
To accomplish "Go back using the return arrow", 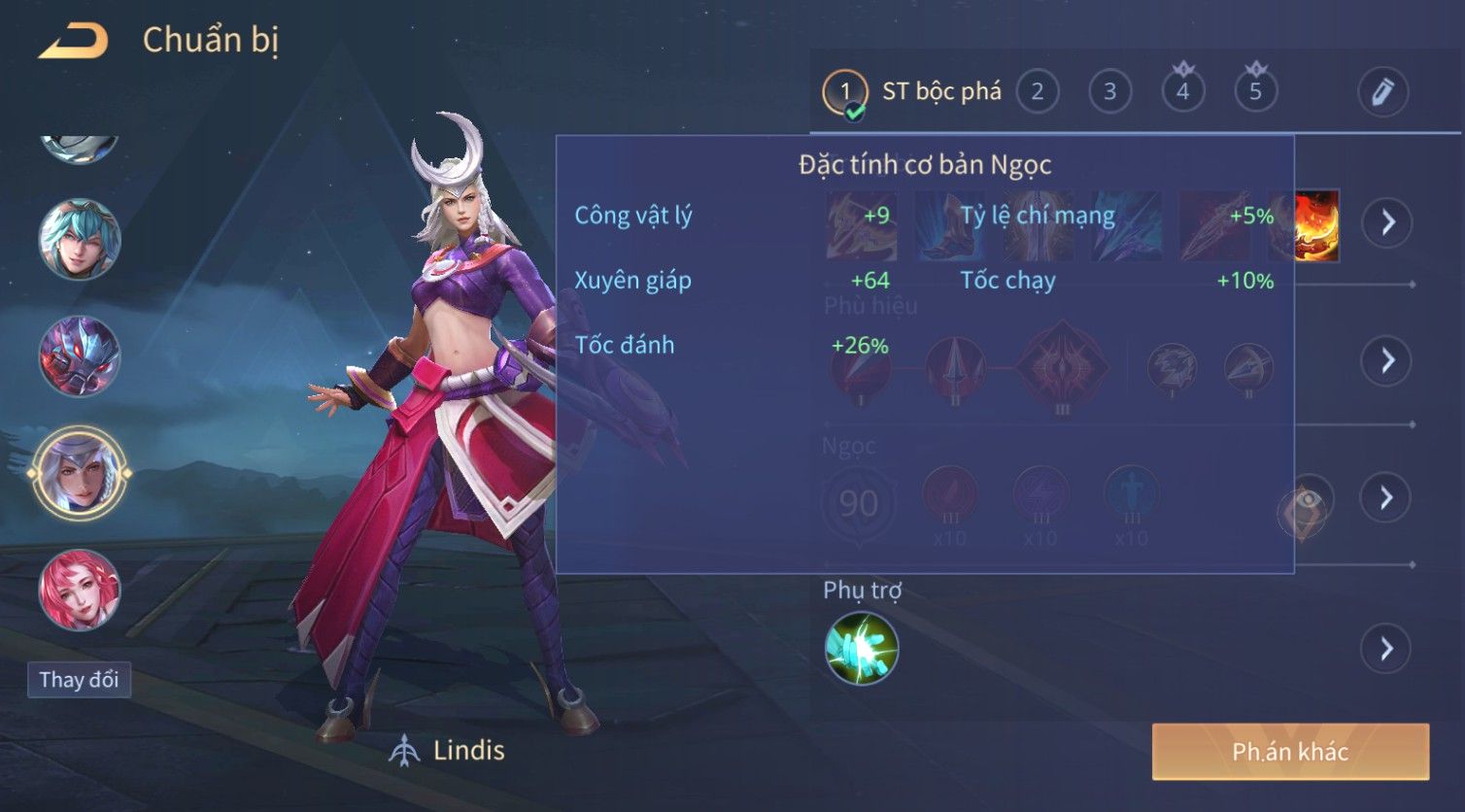I will click(73, 41).
